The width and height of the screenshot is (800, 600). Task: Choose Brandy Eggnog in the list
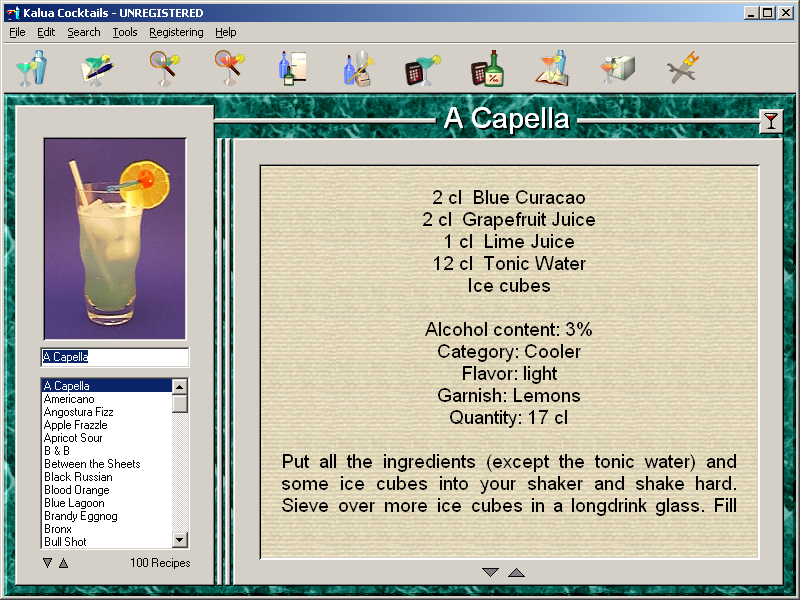click(80, 516)
